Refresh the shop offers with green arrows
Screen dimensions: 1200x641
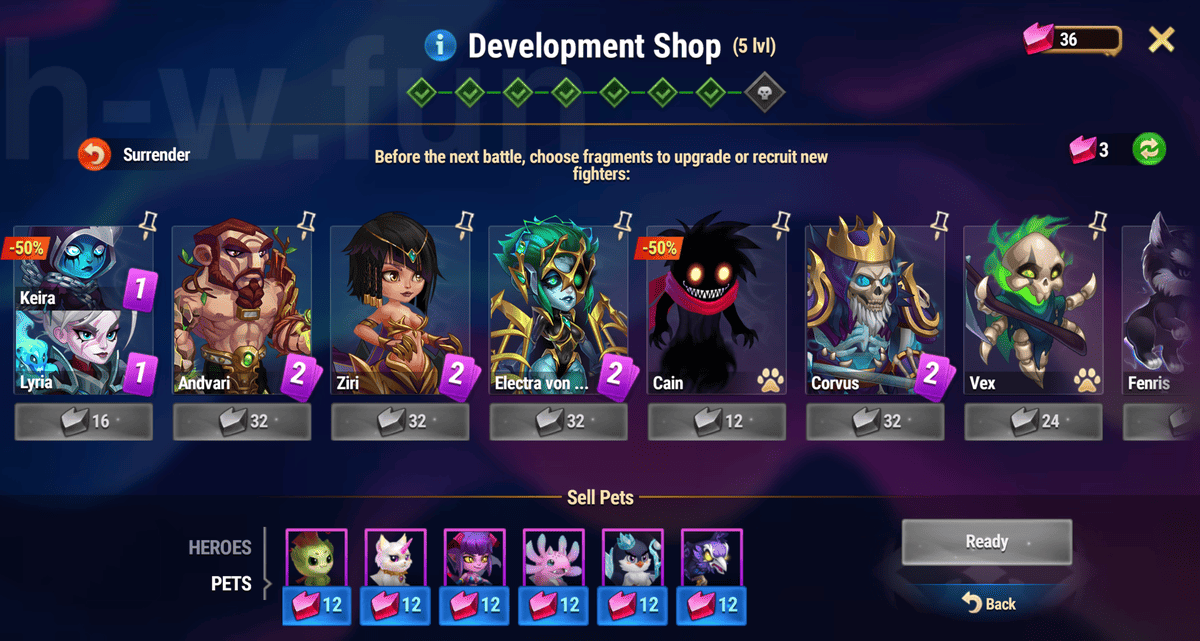1148,150
